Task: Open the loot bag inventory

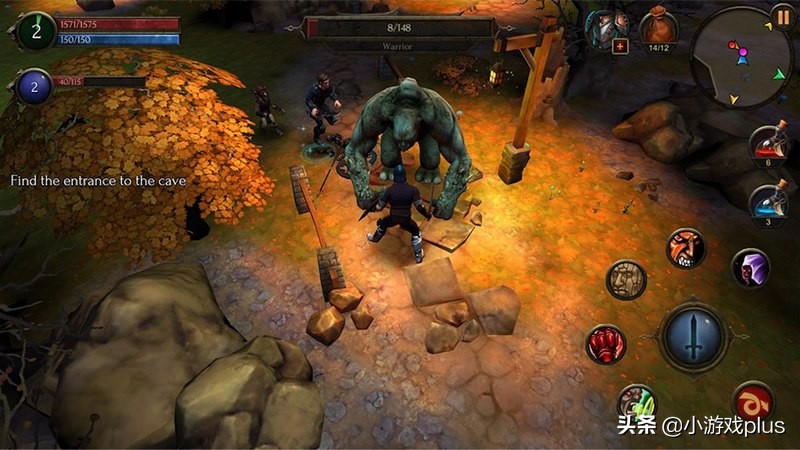Action: (658, 25)
